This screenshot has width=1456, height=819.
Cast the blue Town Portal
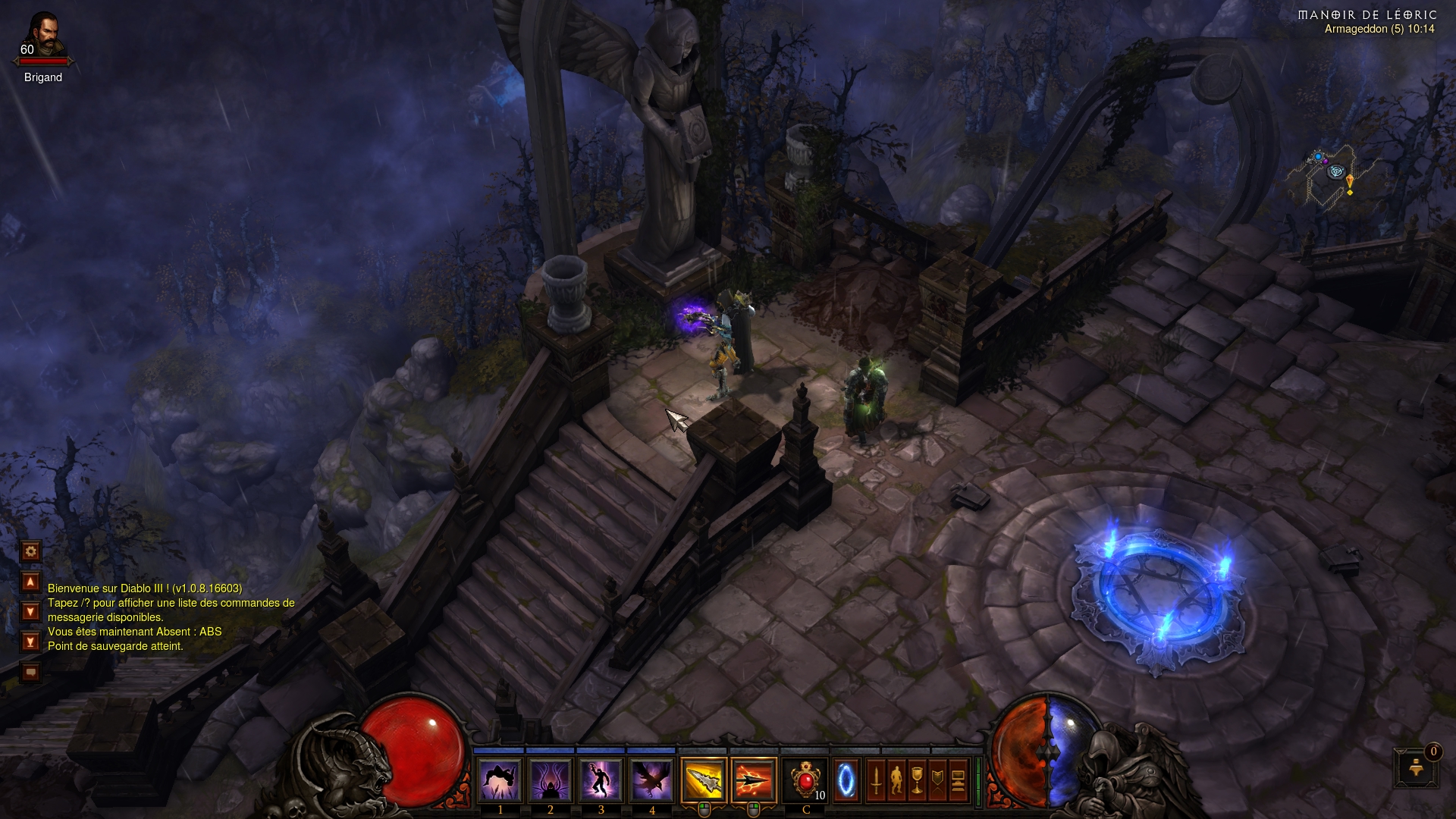[846, 780]
